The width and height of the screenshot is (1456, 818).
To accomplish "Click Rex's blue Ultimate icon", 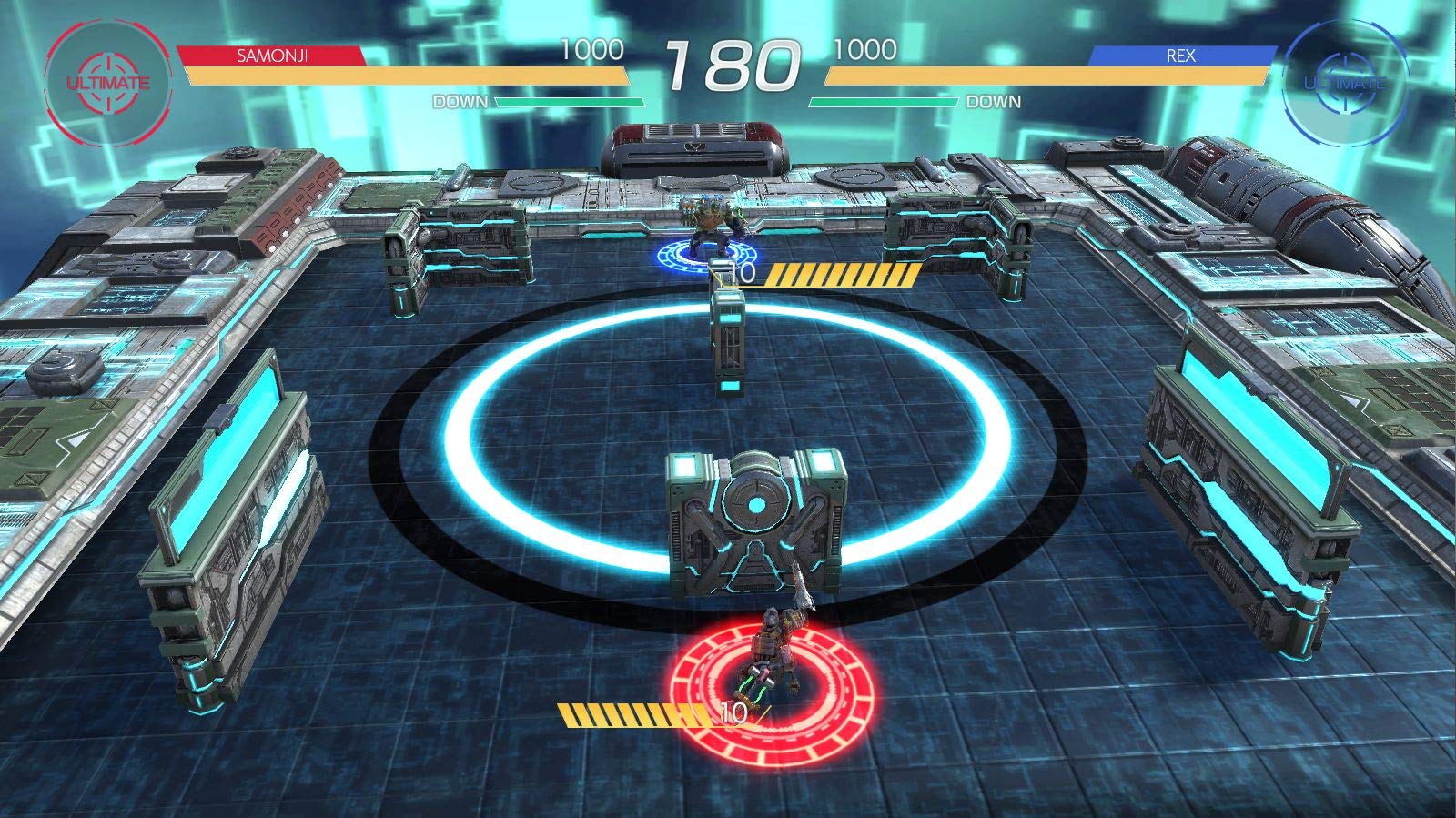I will tap(1344, 84).
